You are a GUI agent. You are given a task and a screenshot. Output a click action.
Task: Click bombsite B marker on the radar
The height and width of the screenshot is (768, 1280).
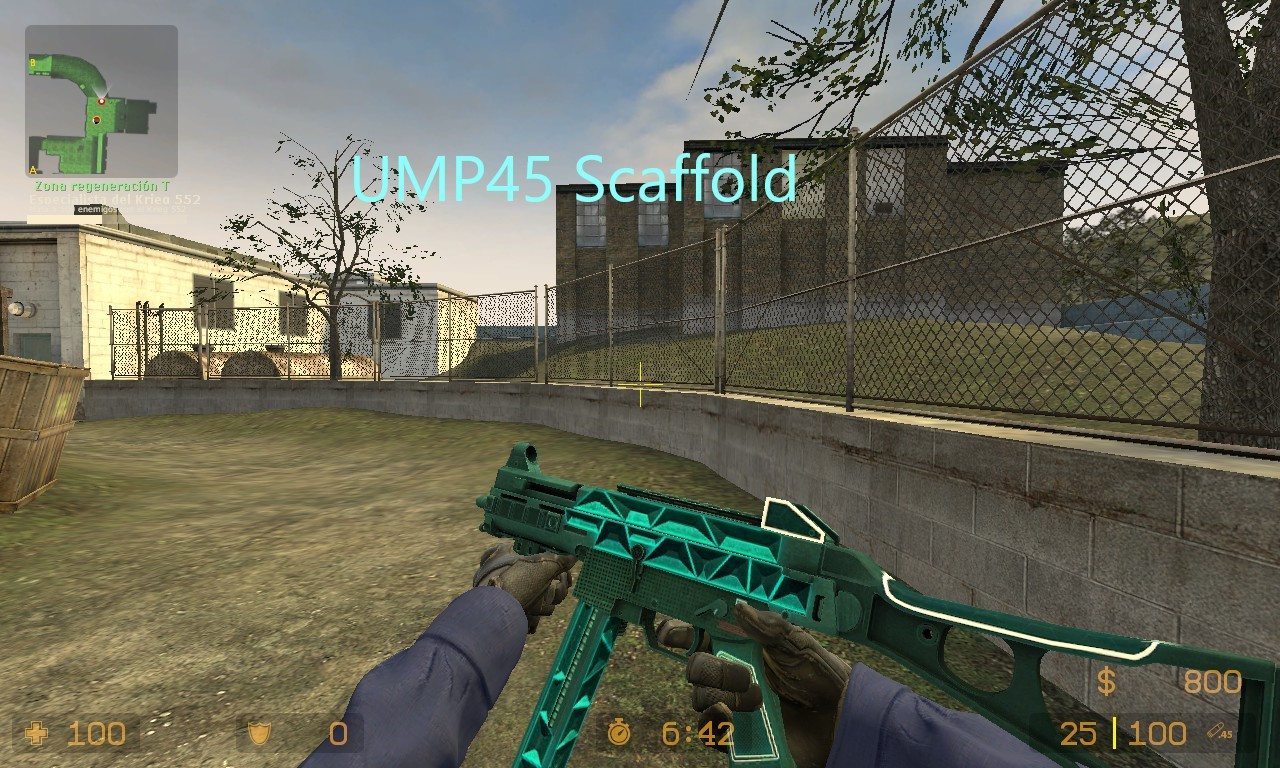point(32,62)
